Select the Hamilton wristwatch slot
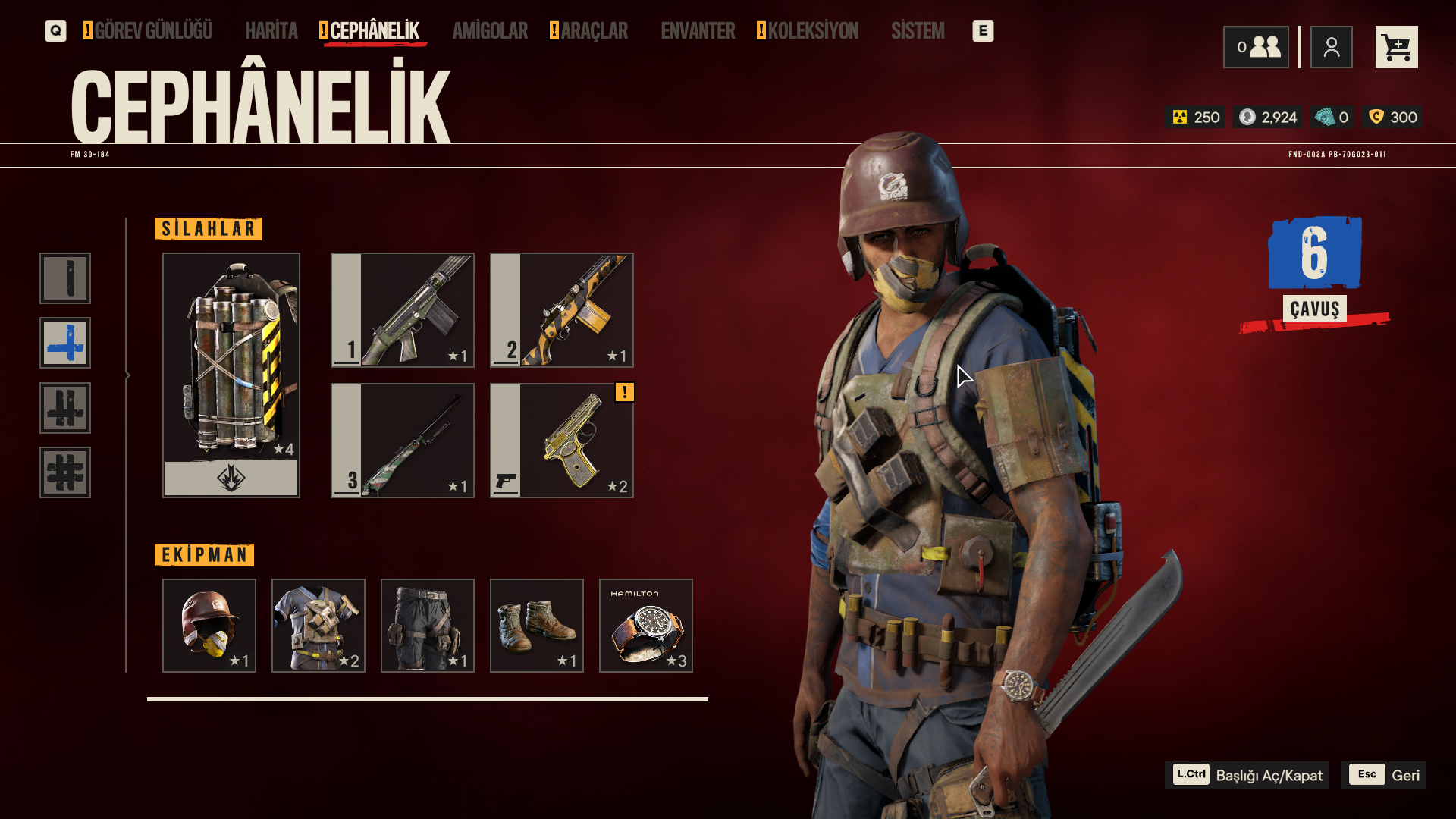This screenshot has width=1456, height=819. click(646, 626)
